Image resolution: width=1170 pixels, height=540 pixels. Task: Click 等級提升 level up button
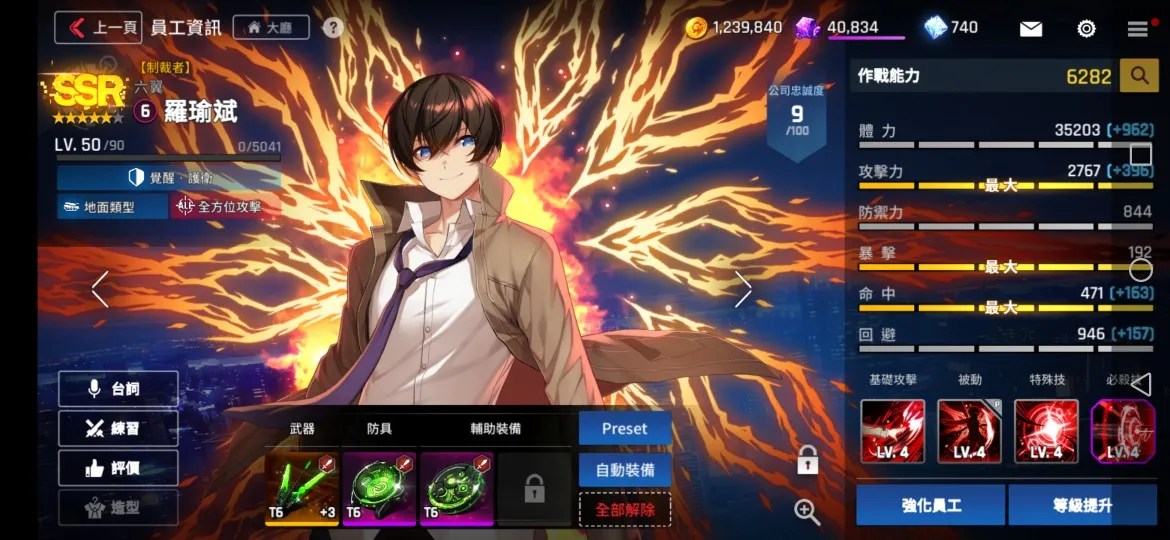[1082, 505]
